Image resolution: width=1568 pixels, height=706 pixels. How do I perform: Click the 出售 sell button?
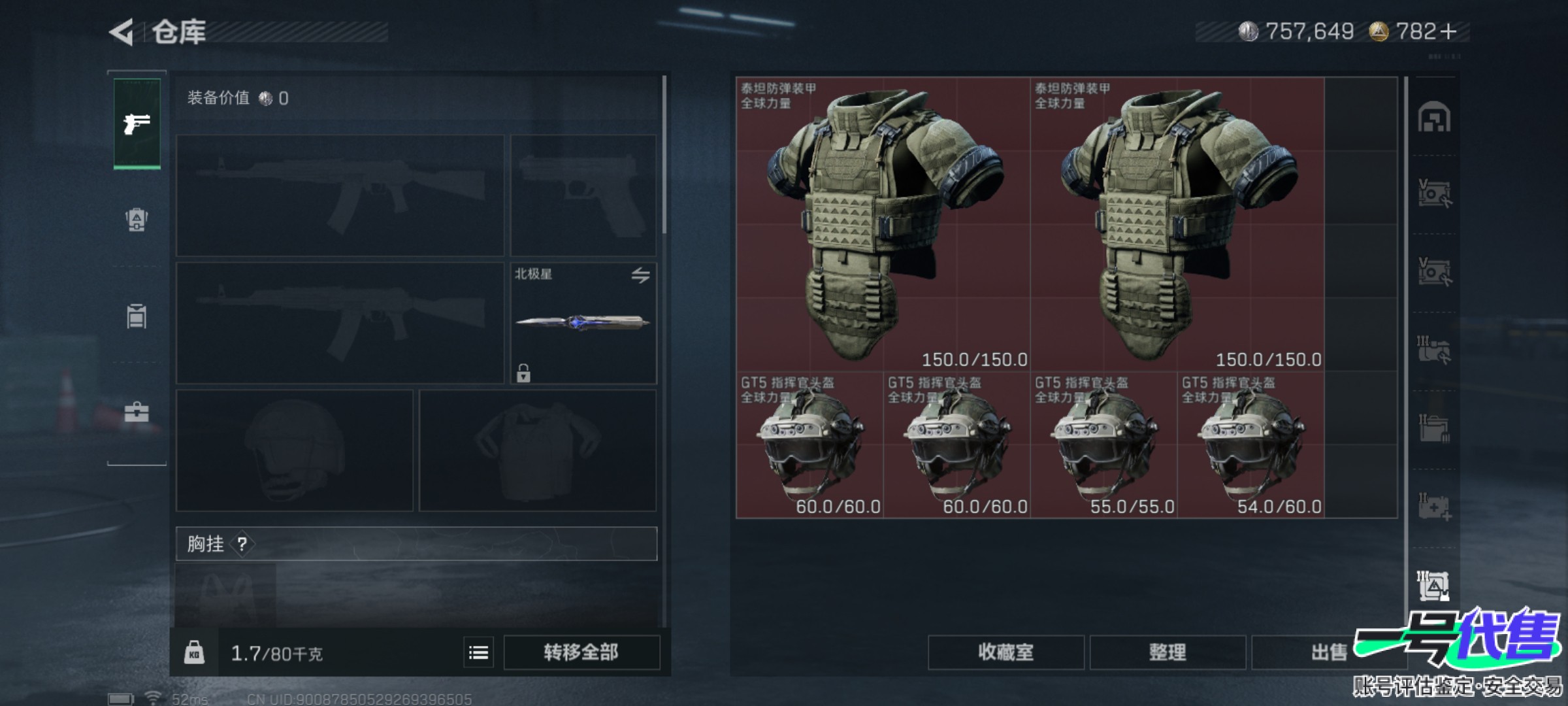click(x=1329, y=652)
